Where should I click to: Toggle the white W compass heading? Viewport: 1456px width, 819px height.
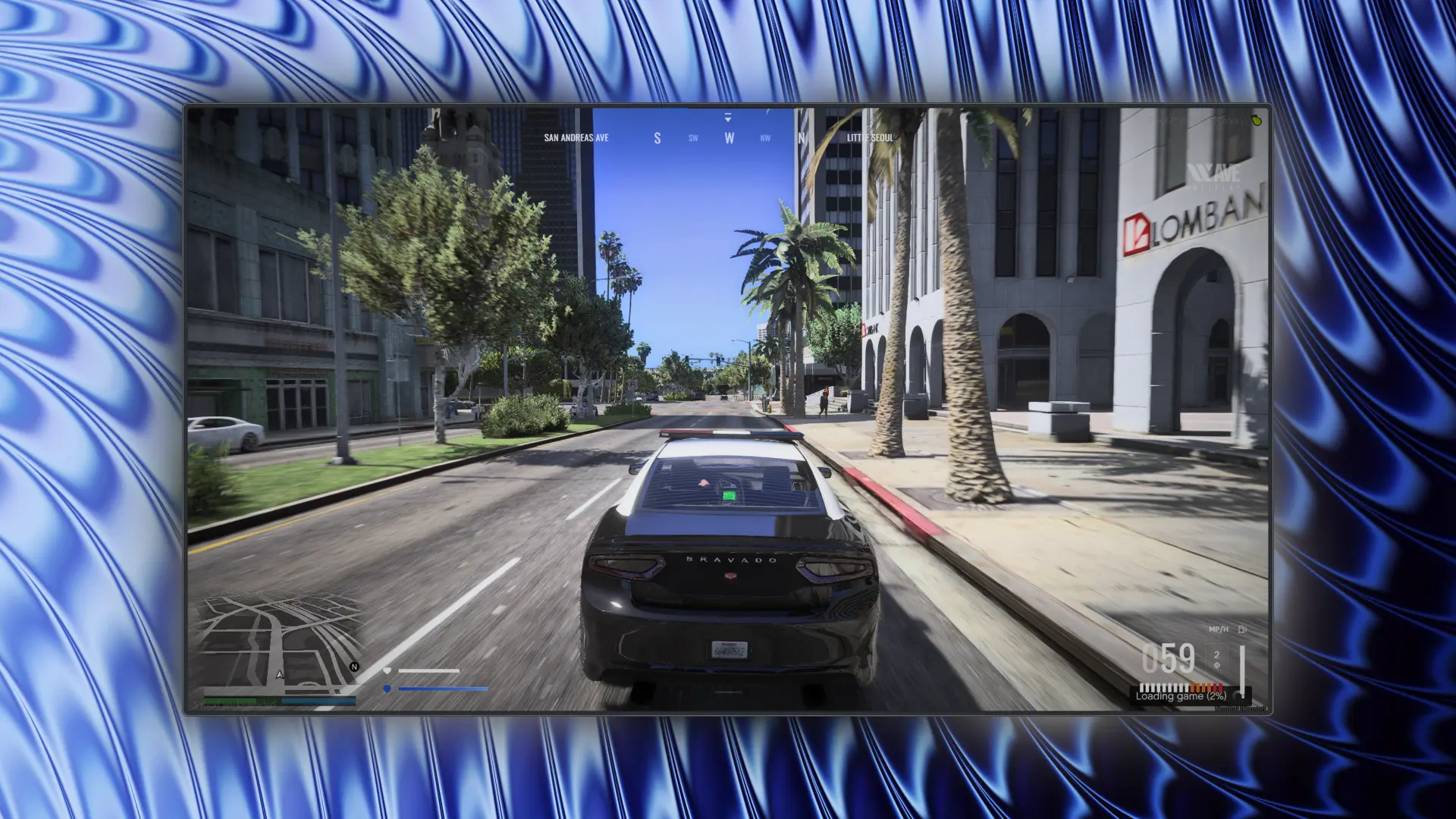728,138
